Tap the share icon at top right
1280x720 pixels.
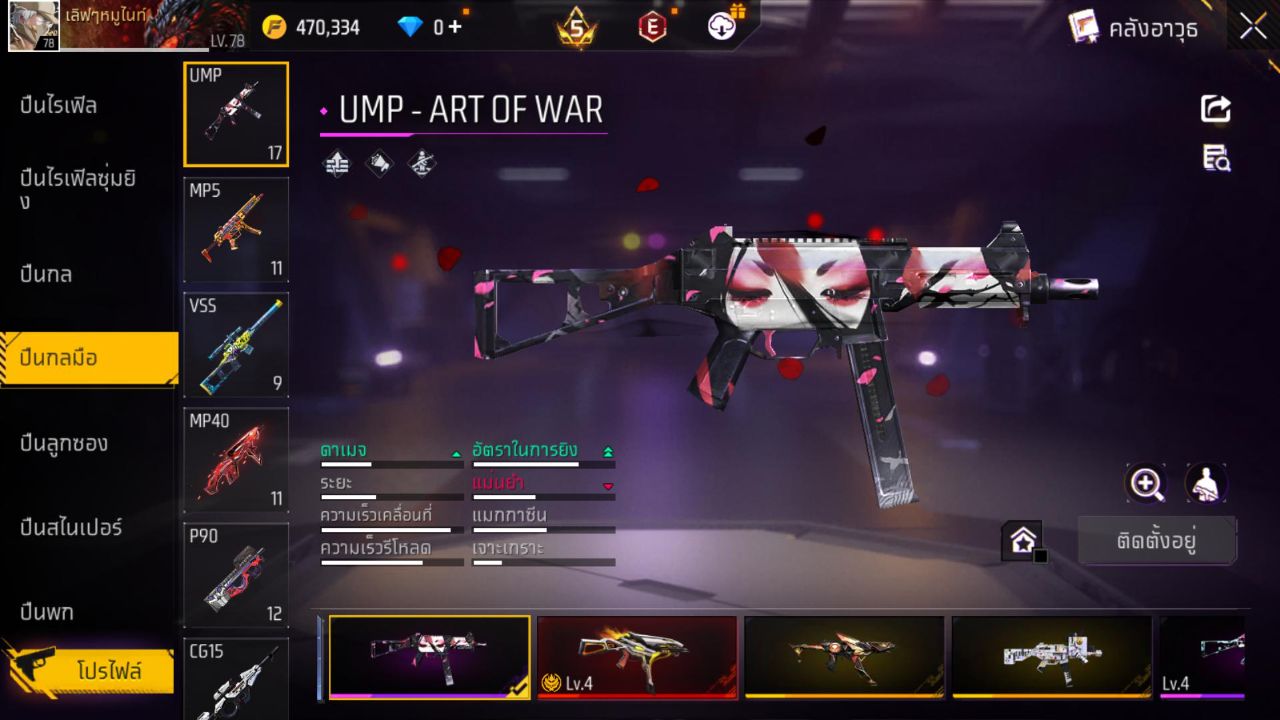pos(1215,109)
